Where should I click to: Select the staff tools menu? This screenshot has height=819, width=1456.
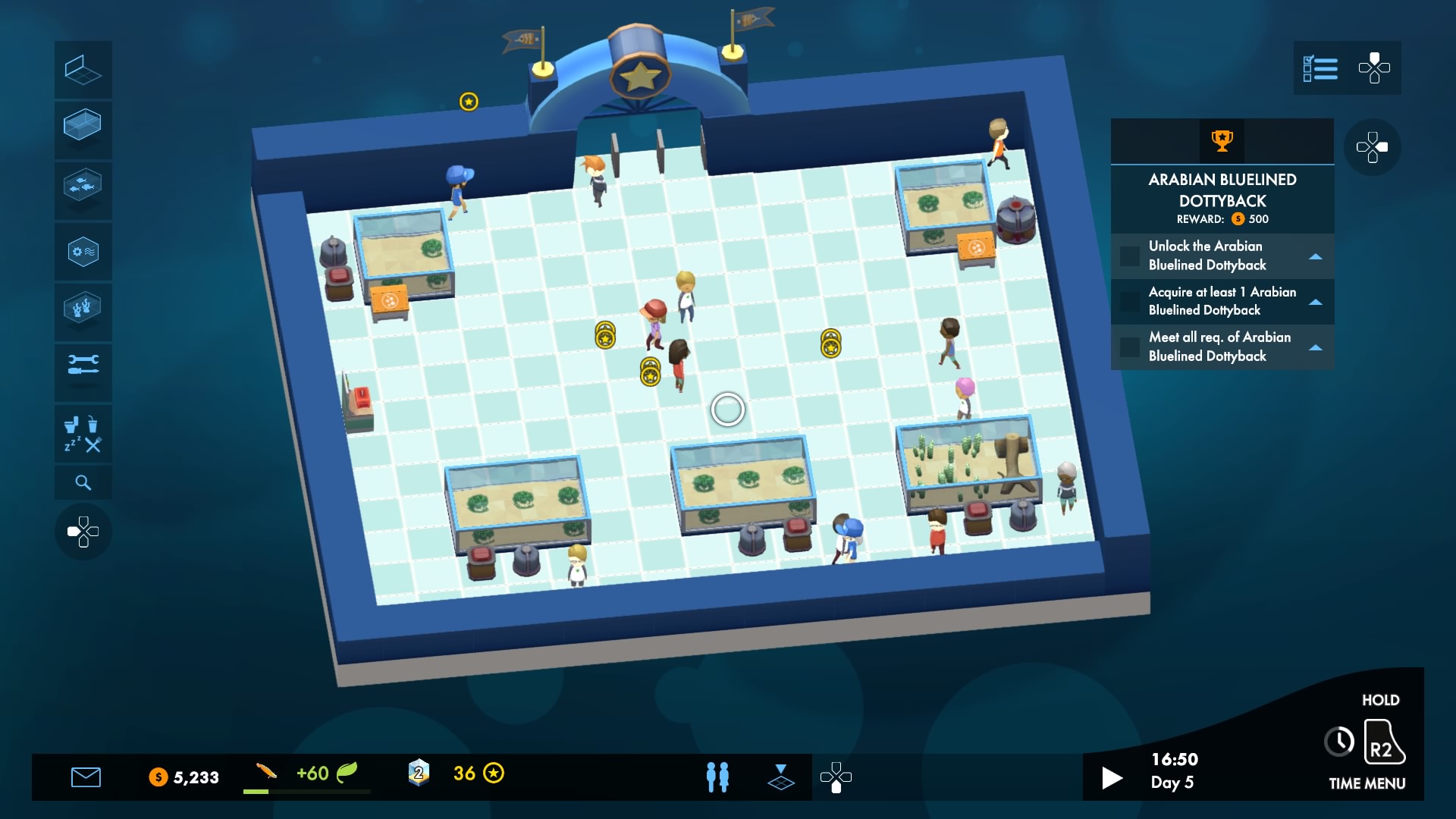[x=83, y=372]
